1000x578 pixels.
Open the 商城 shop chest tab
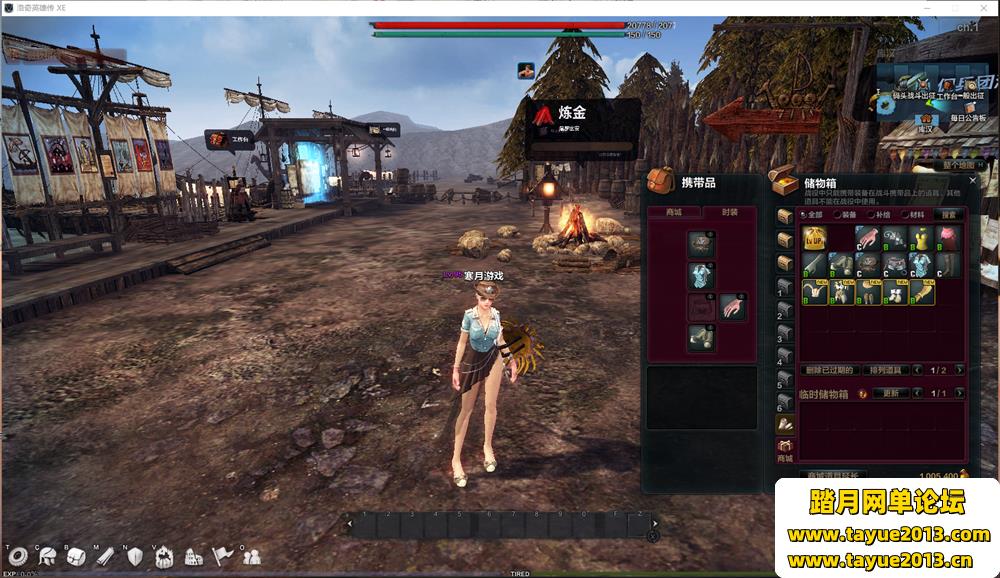(785, 449)
